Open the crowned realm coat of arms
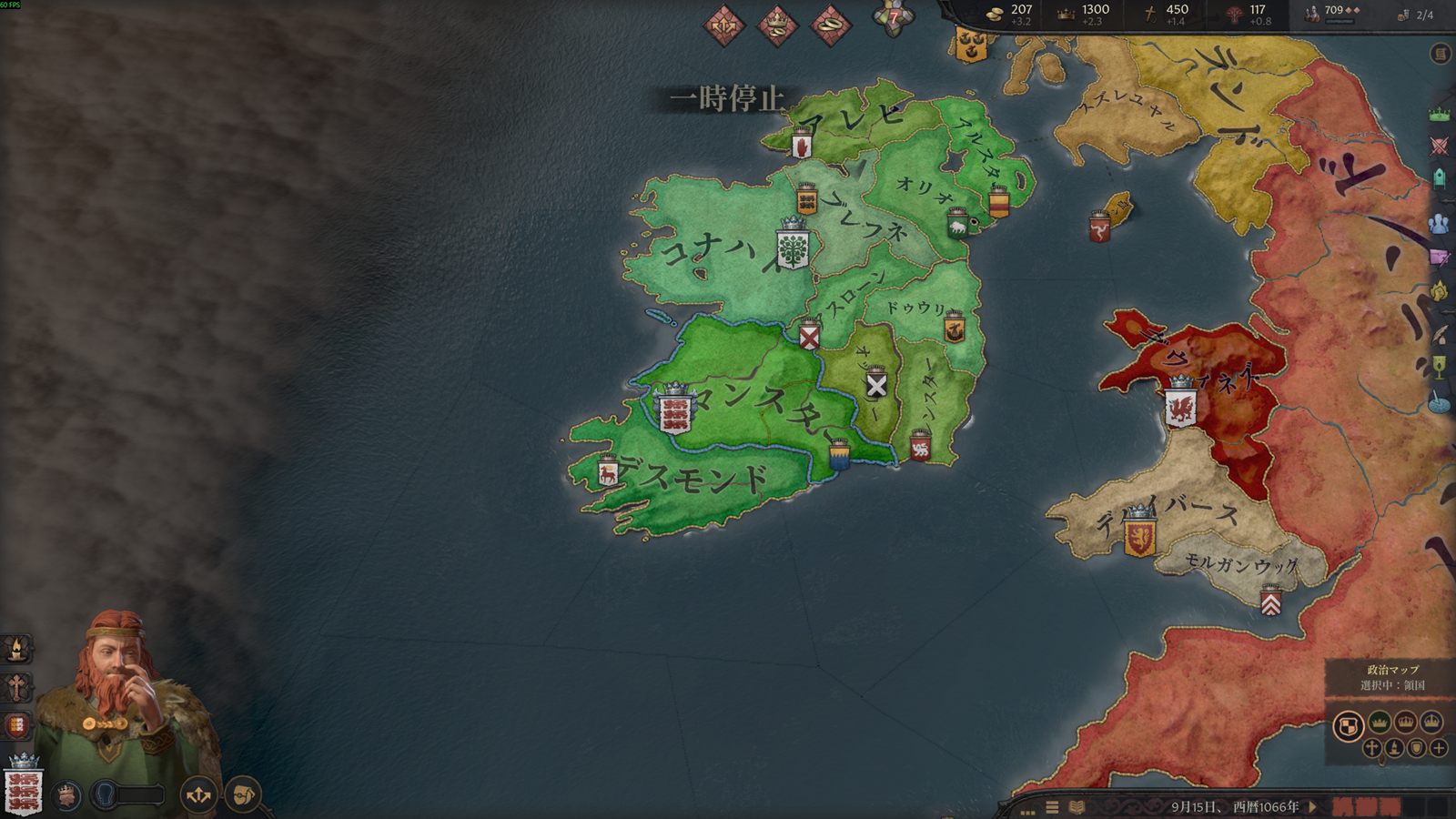Viewport: 1456px width, 819px height. pos(24,787)
